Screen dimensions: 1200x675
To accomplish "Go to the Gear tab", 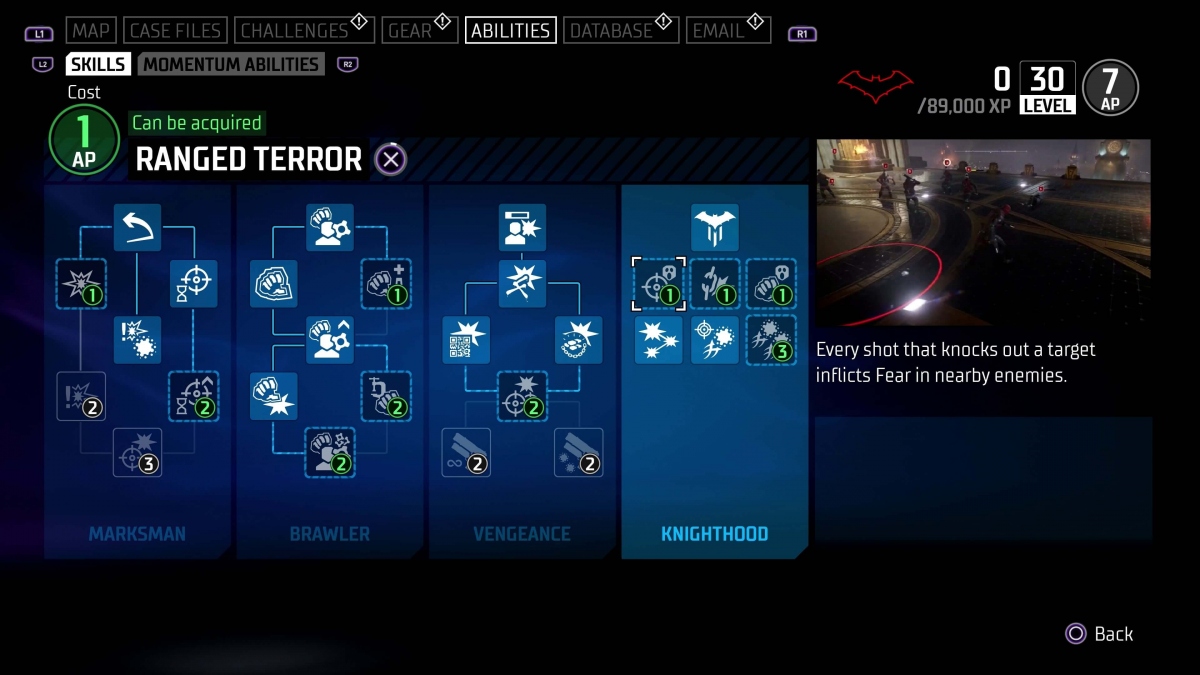I will coord(410,31).
